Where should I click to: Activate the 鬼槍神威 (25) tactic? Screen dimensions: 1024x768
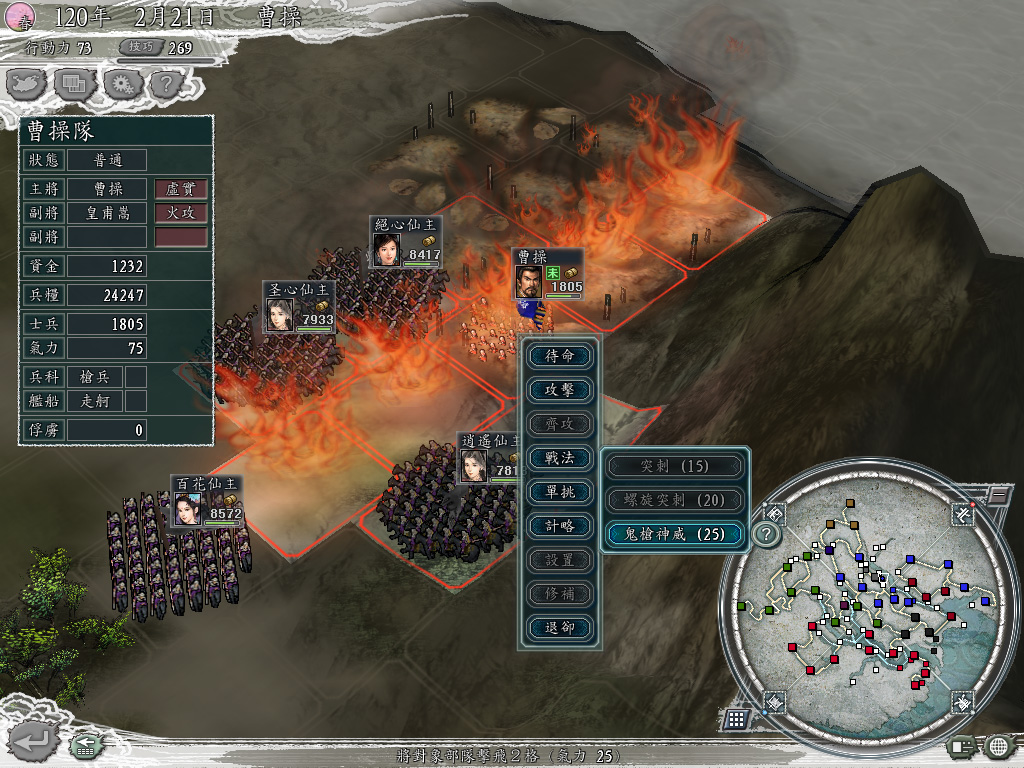pyautogui.click(x=675, y=534)
